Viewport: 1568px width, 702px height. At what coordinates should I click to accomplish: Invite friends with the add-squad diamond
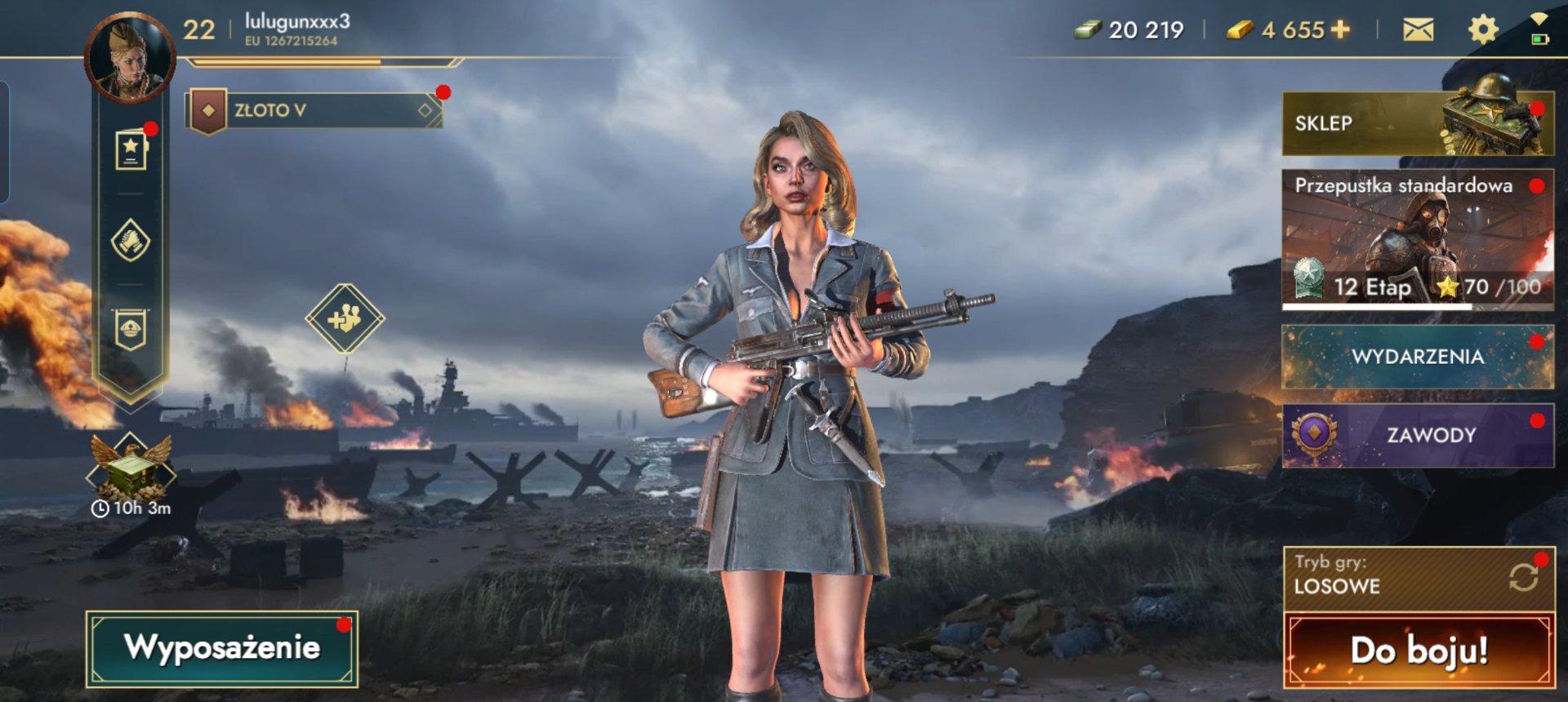pos(345,318)
